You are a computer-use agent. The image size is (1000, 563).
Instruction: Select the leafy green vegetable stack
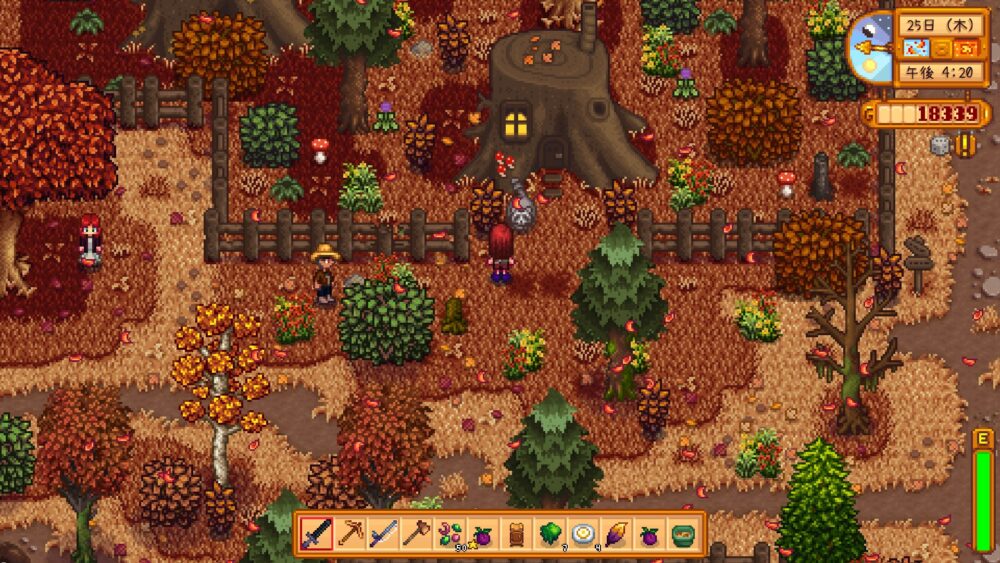pos(549,534)
